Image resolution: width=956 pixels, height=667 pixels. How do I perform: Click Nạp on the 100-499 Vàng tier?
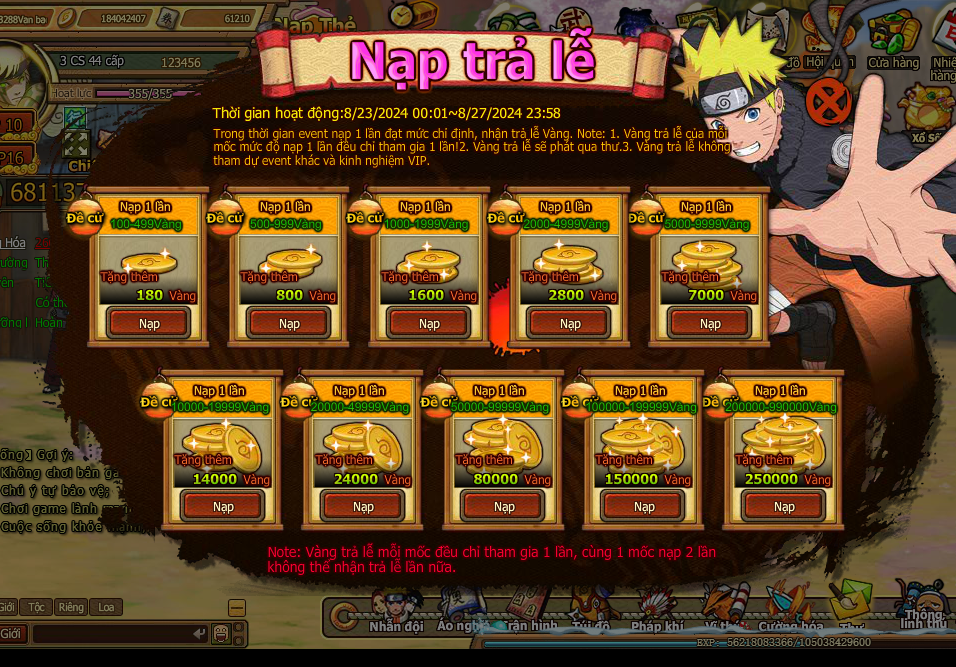point(149,323)
